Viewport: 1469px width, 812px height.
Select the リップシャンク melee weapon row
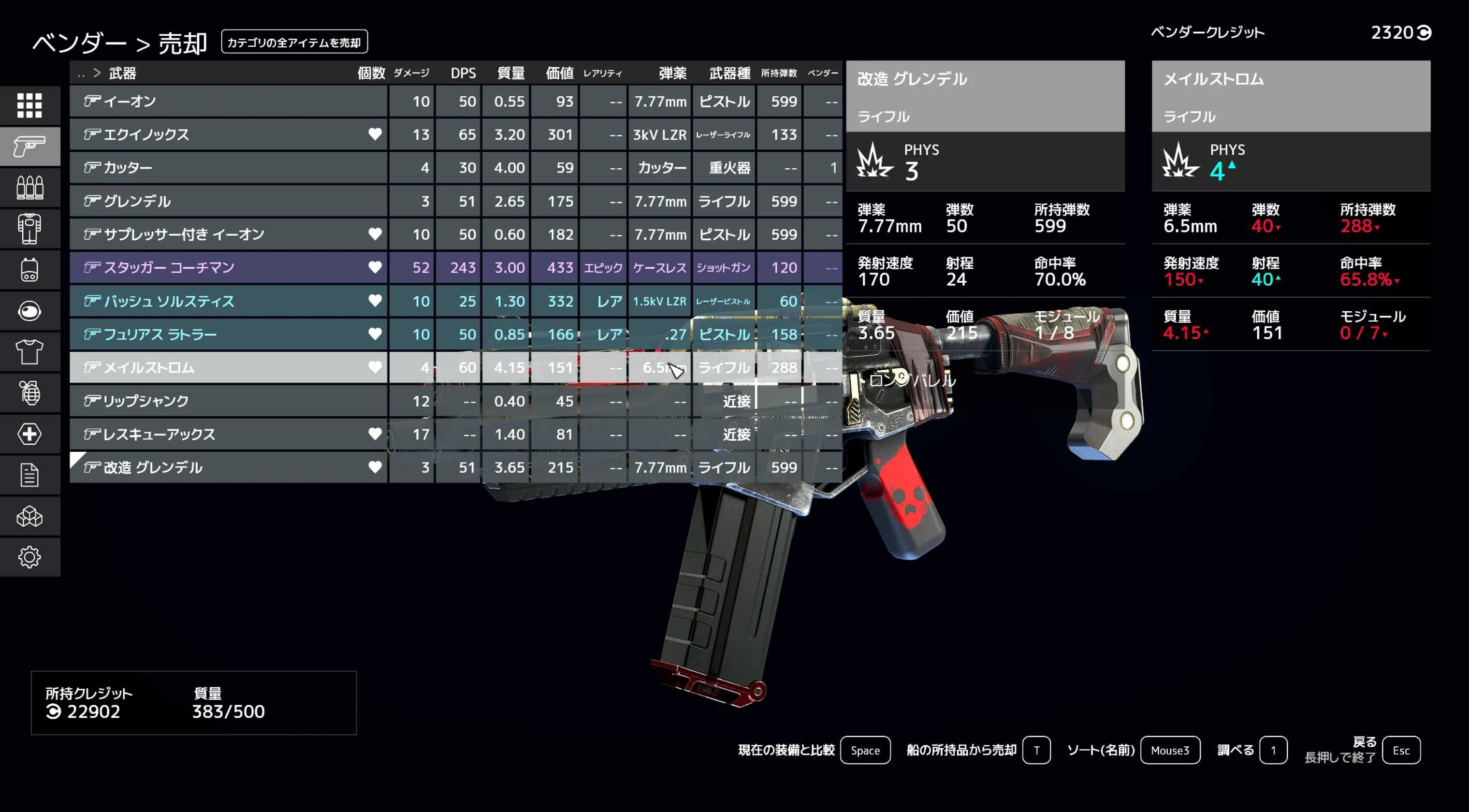pyautogui.click(x=228, y=401)
